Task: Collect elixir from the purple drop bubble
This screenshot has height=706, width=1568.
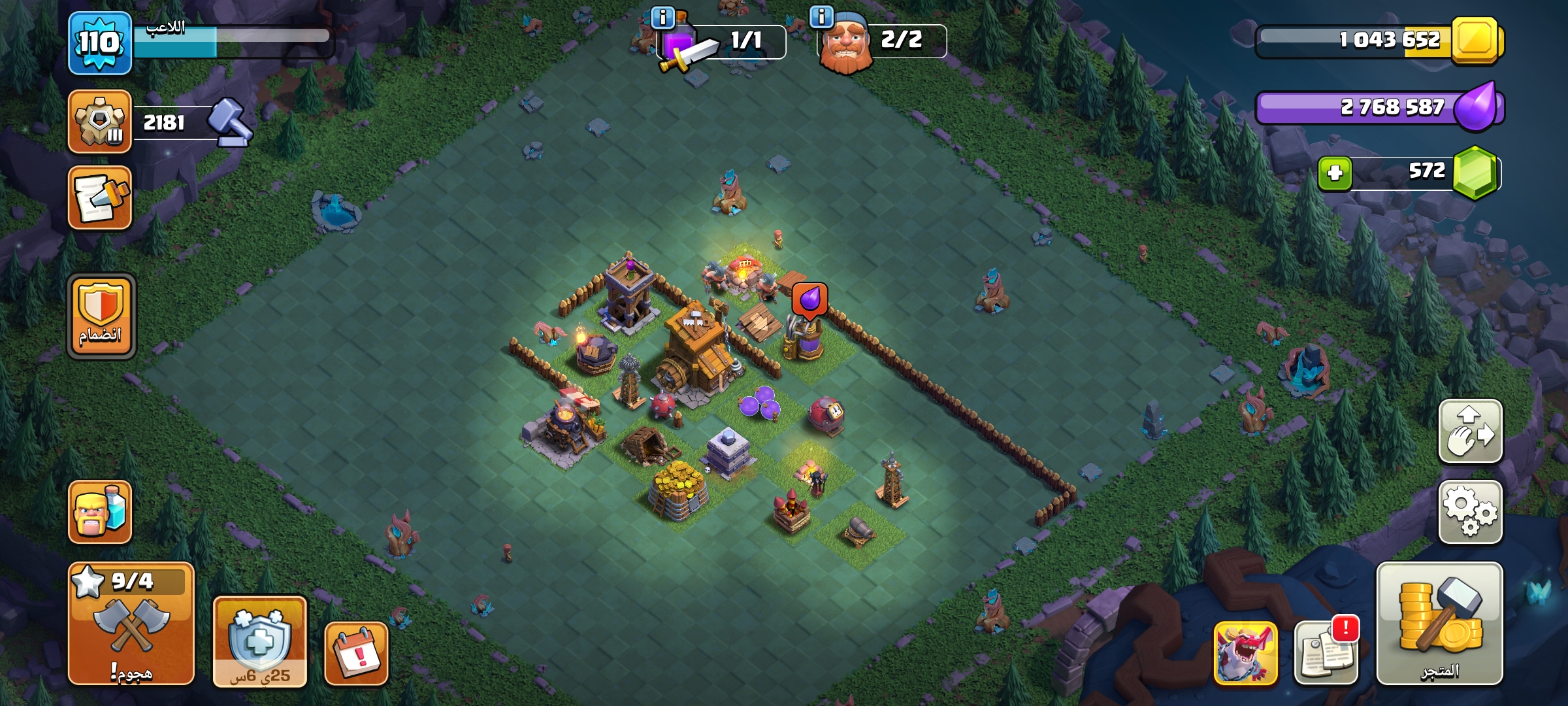Action: 809,300
